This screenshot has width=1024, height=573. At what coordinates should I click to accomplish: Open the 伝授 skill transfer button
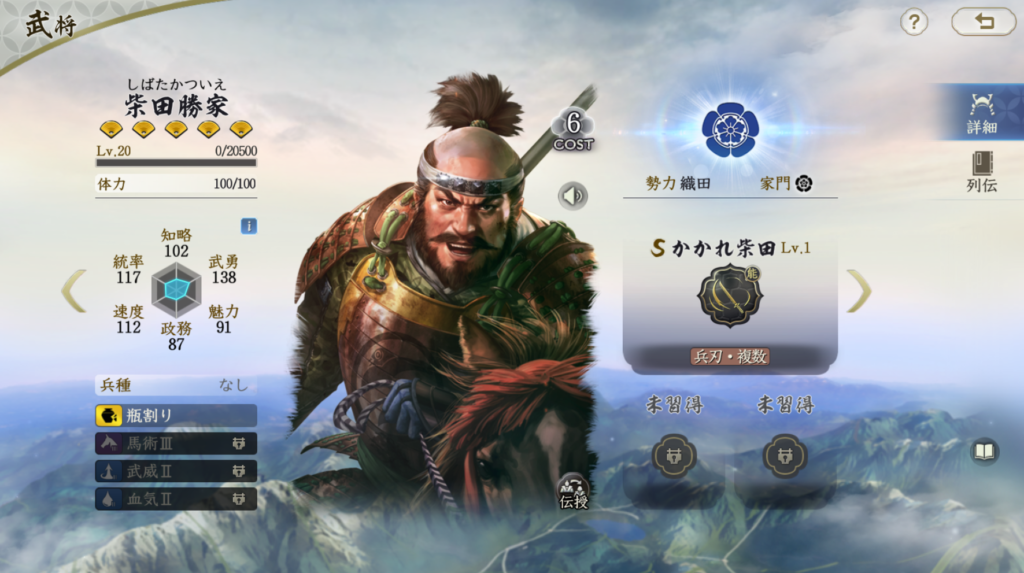click(x=574, y=491)
